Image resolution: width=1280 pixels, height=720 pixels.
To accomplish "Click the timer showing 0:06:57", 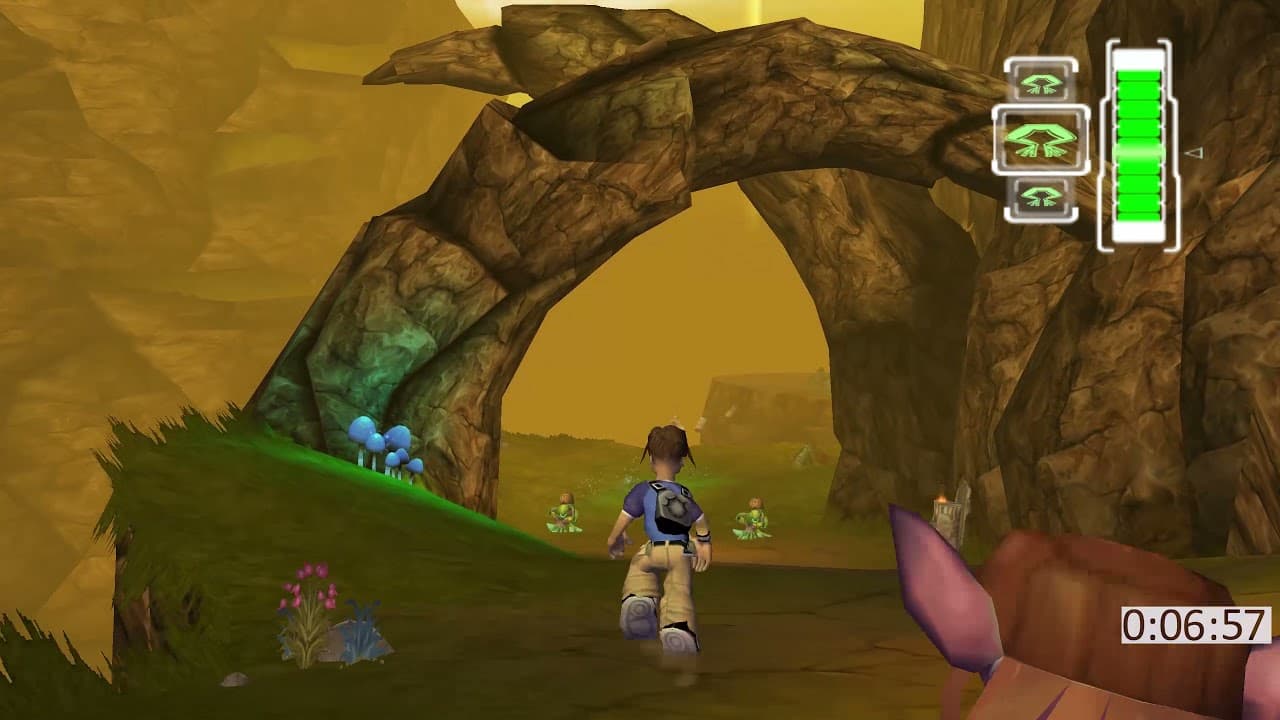I will pyautogui.click(x=1197, y=624).
